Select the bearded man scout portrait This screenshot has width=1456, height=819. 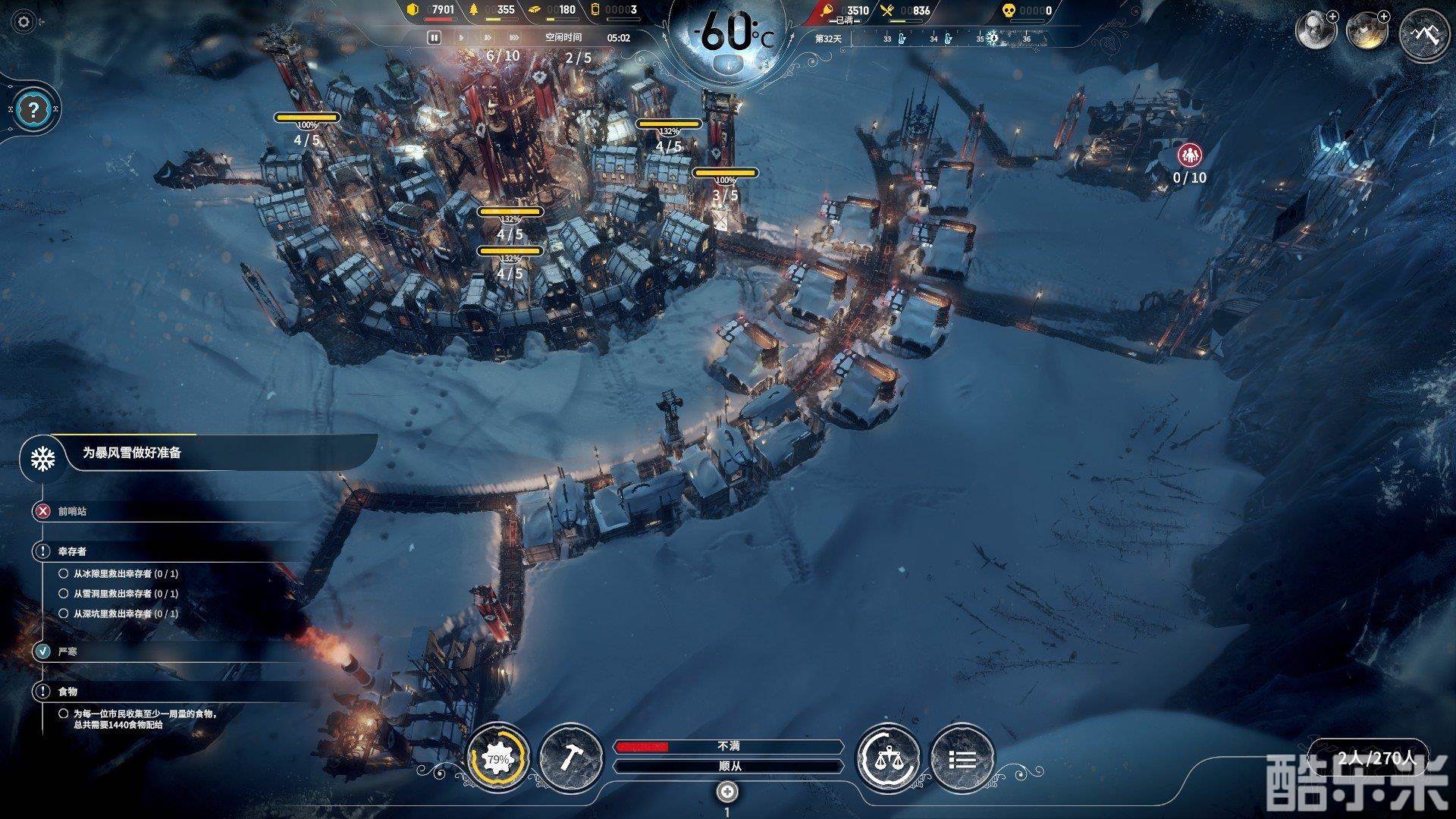click(1315, 32)
